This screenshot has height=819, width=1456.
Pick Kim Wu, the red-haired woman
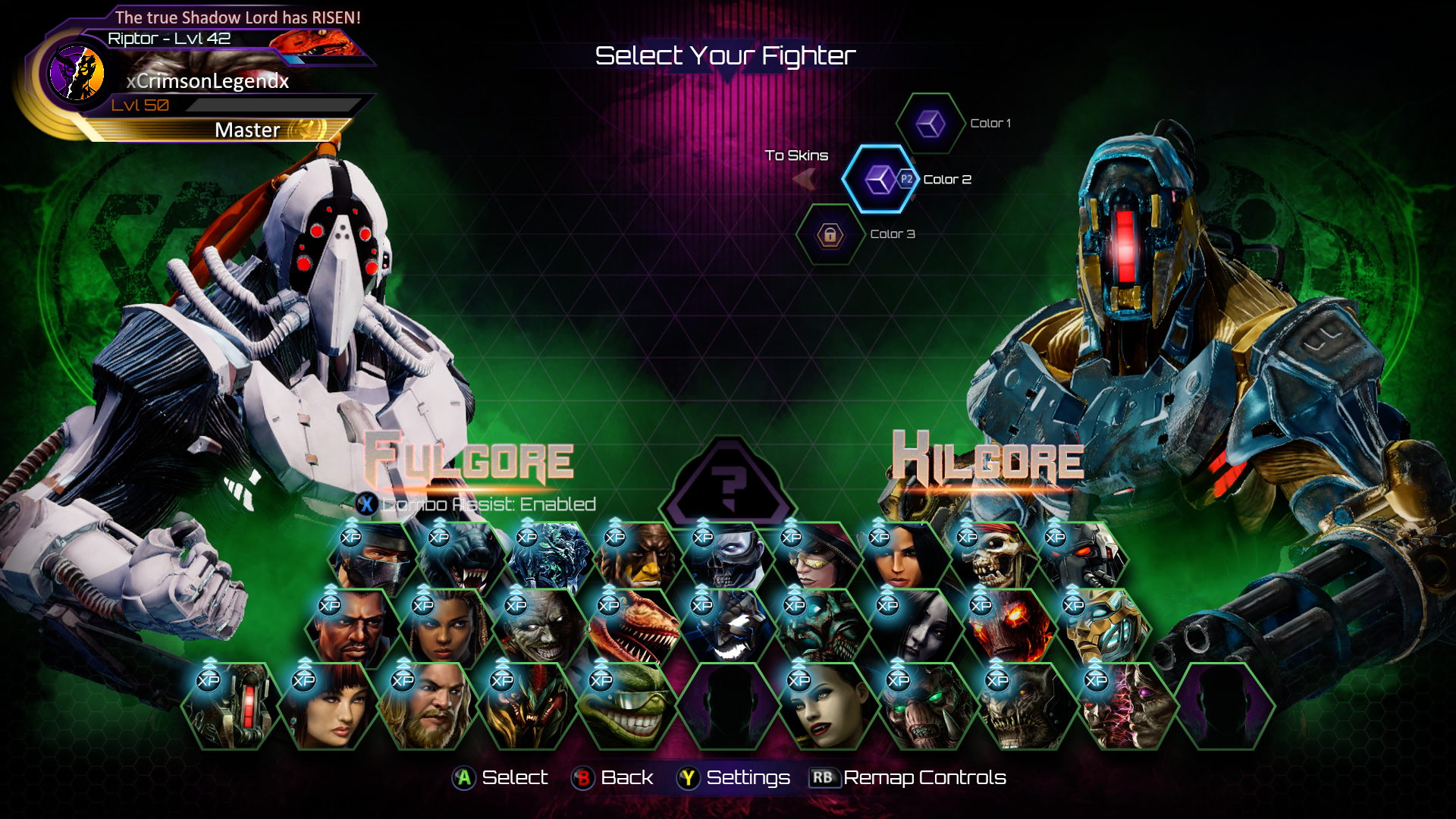tap(329, 705)
